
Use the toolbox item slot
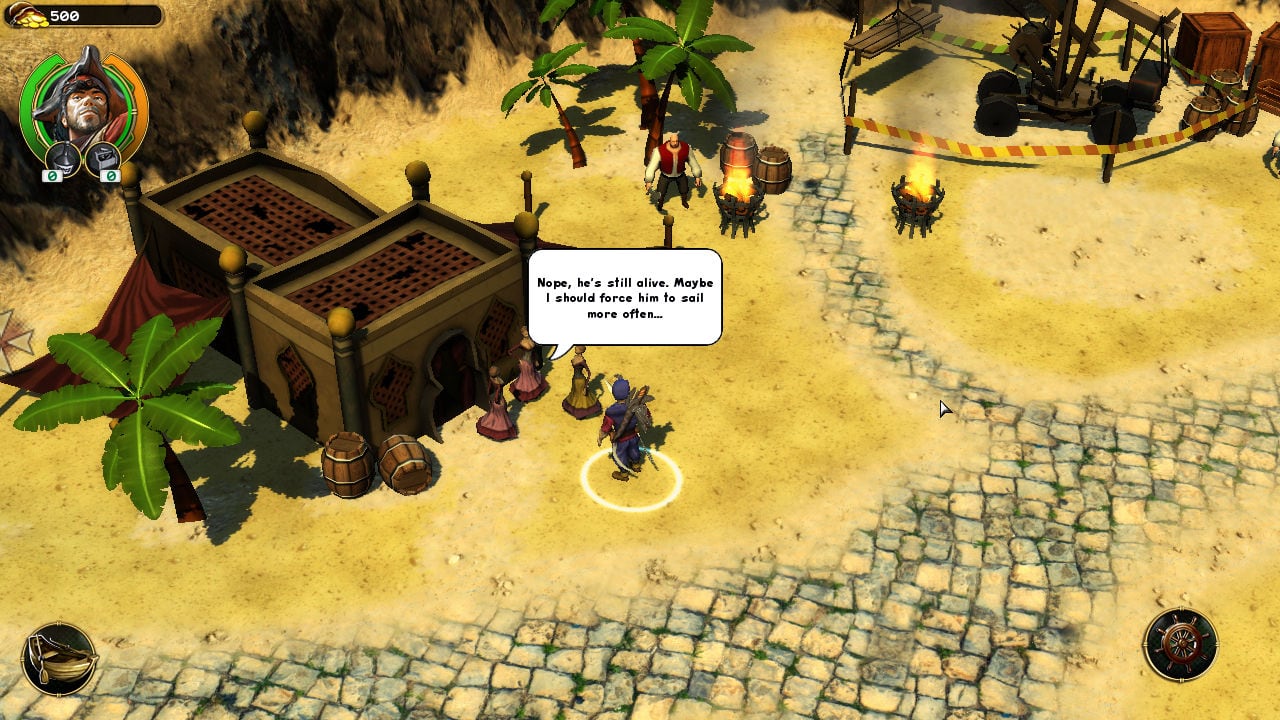point(103,158)
